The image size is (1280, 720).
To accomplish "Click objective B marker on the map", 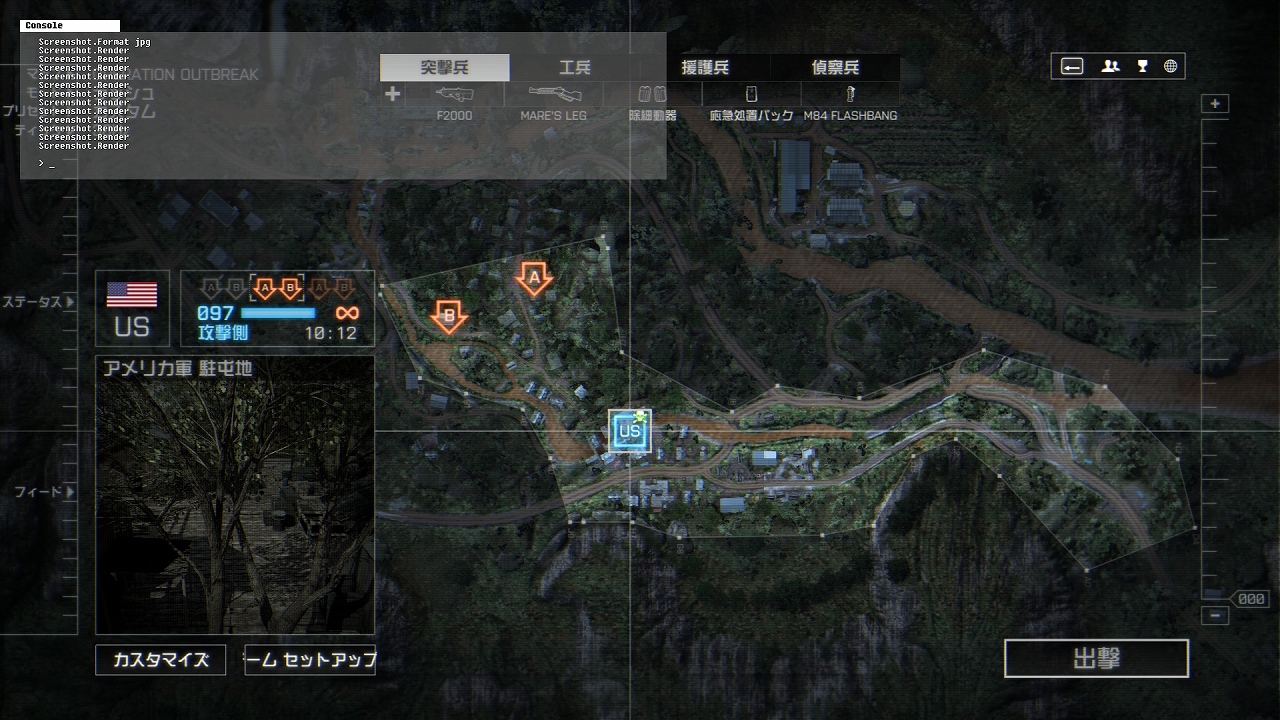I will [x=449, y=316].
